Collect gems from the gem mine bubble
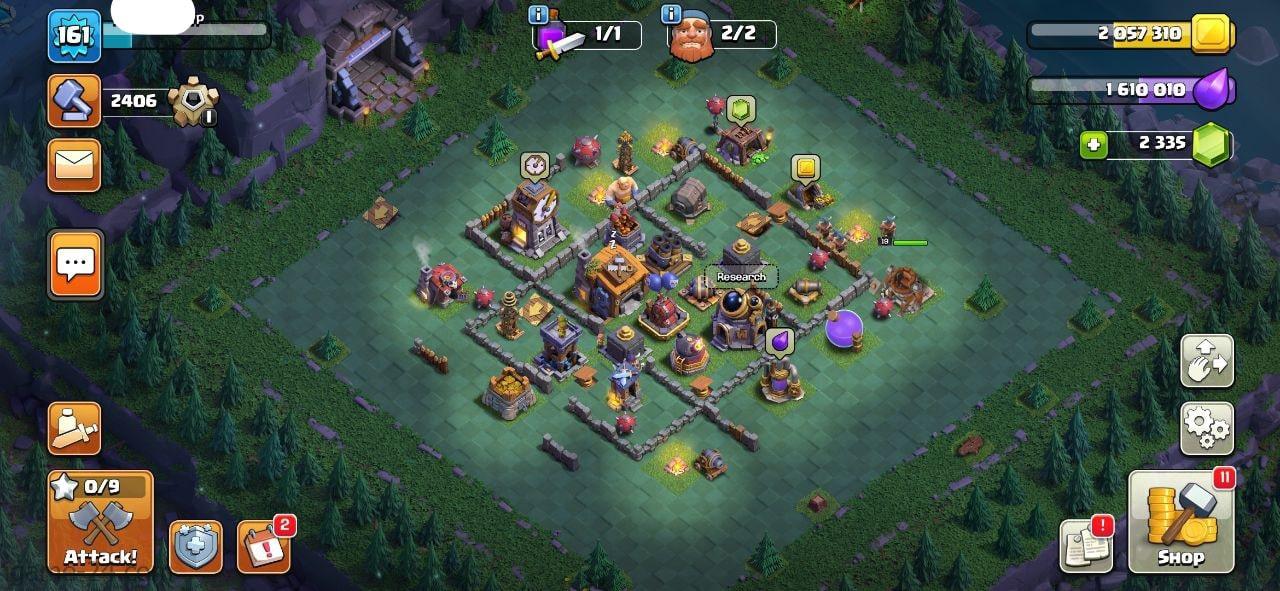1280x591 pixels. pyautogui.click(x=740, y=107)
